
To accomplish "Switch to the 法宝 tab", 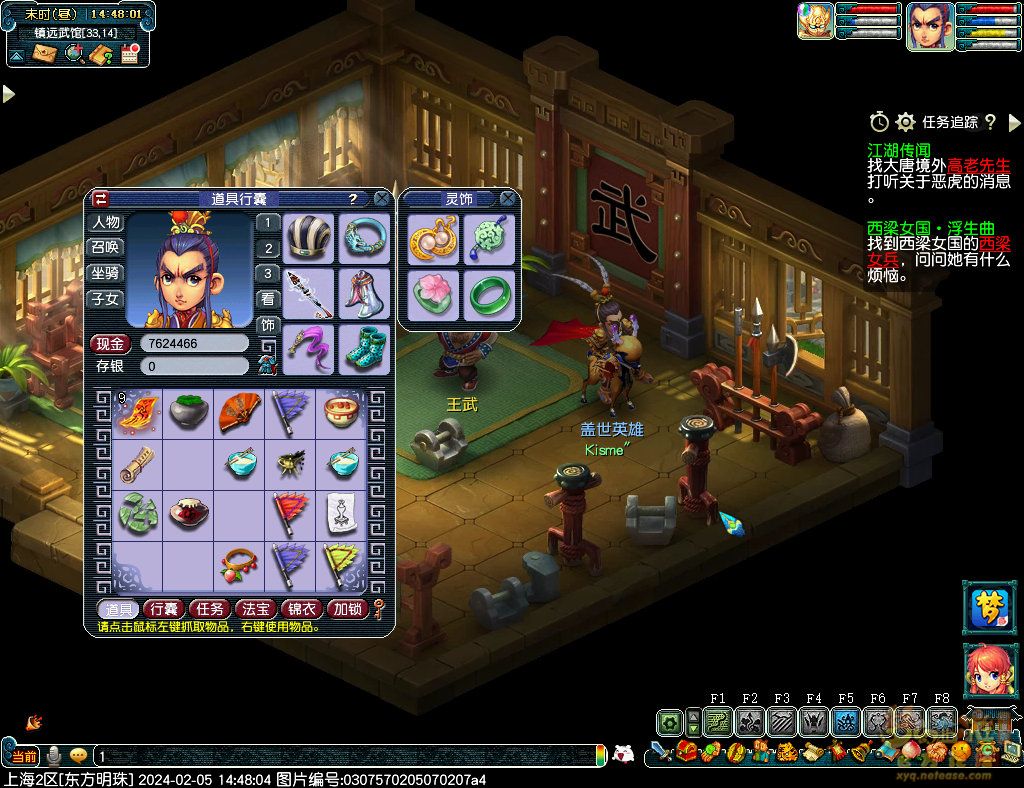I will [256, 609].
